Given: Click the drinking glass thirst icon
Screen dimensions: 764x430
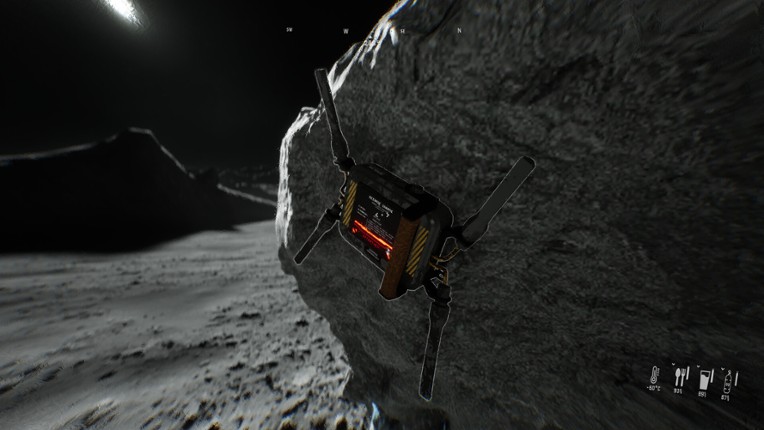Looking at the screenshot, I should 705,378.
